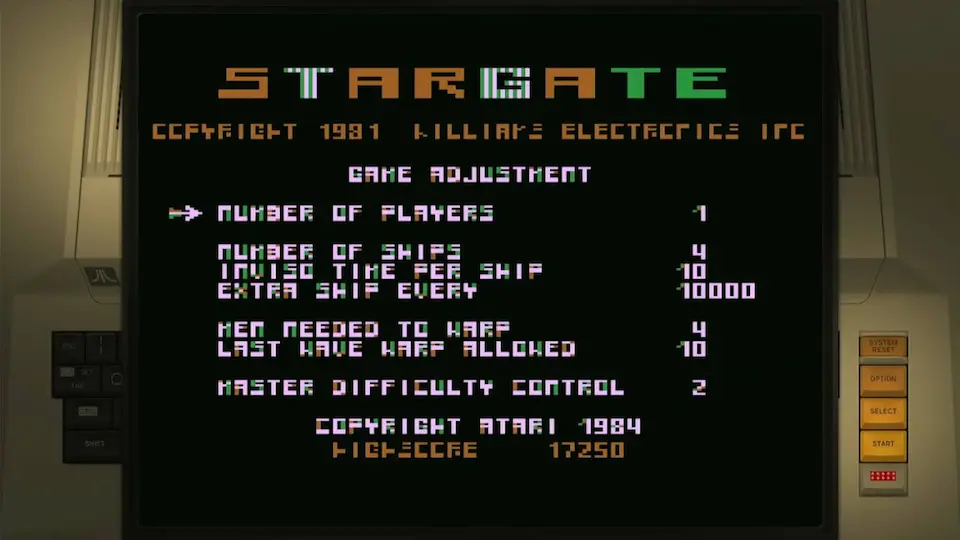Select Inviso Time Per Ship row

(380, 271)
